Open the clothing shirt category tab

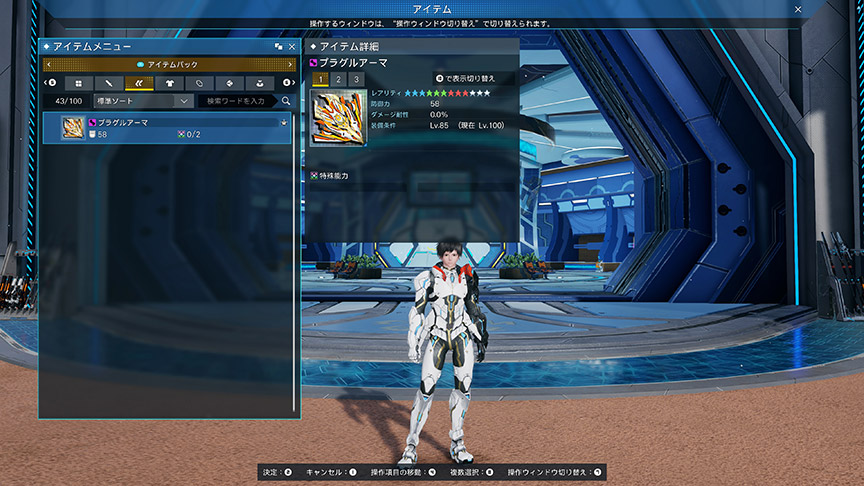pyautogui.click(x=168, y=82)
